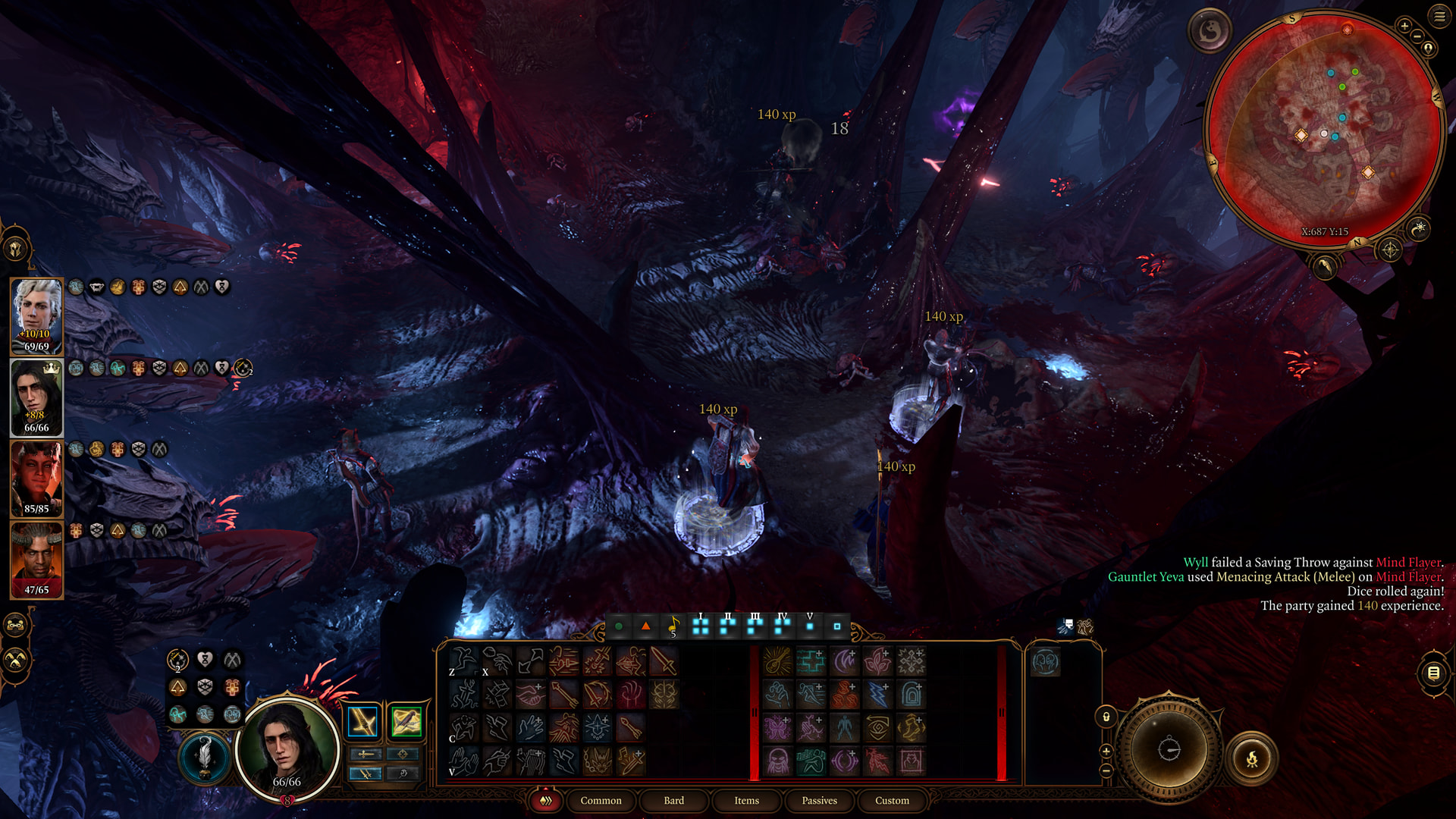Click the campfire rest button

click(1252, 758)
